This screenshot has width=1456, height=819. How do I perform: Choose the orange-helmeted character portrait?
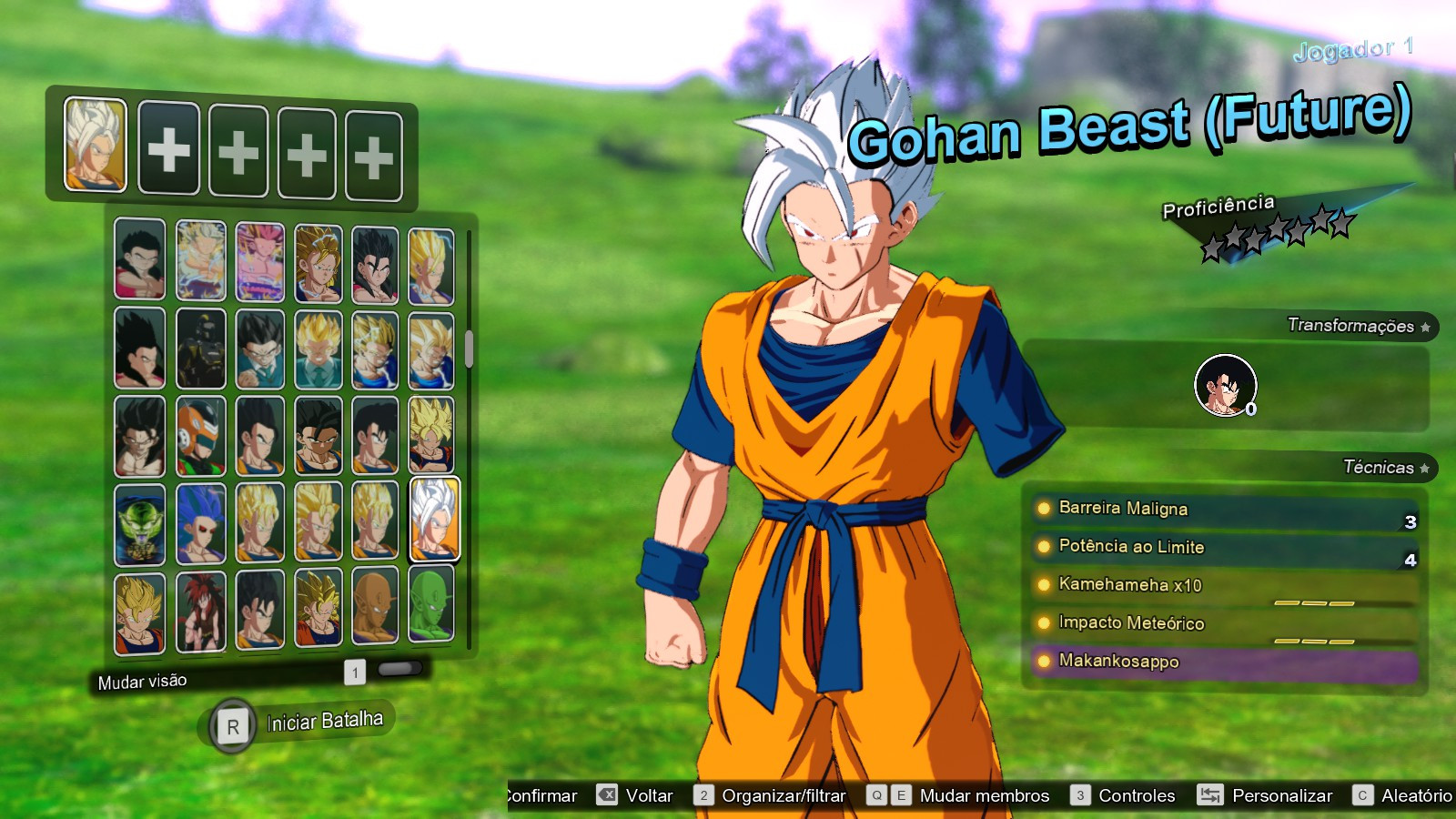click(200, 436)
